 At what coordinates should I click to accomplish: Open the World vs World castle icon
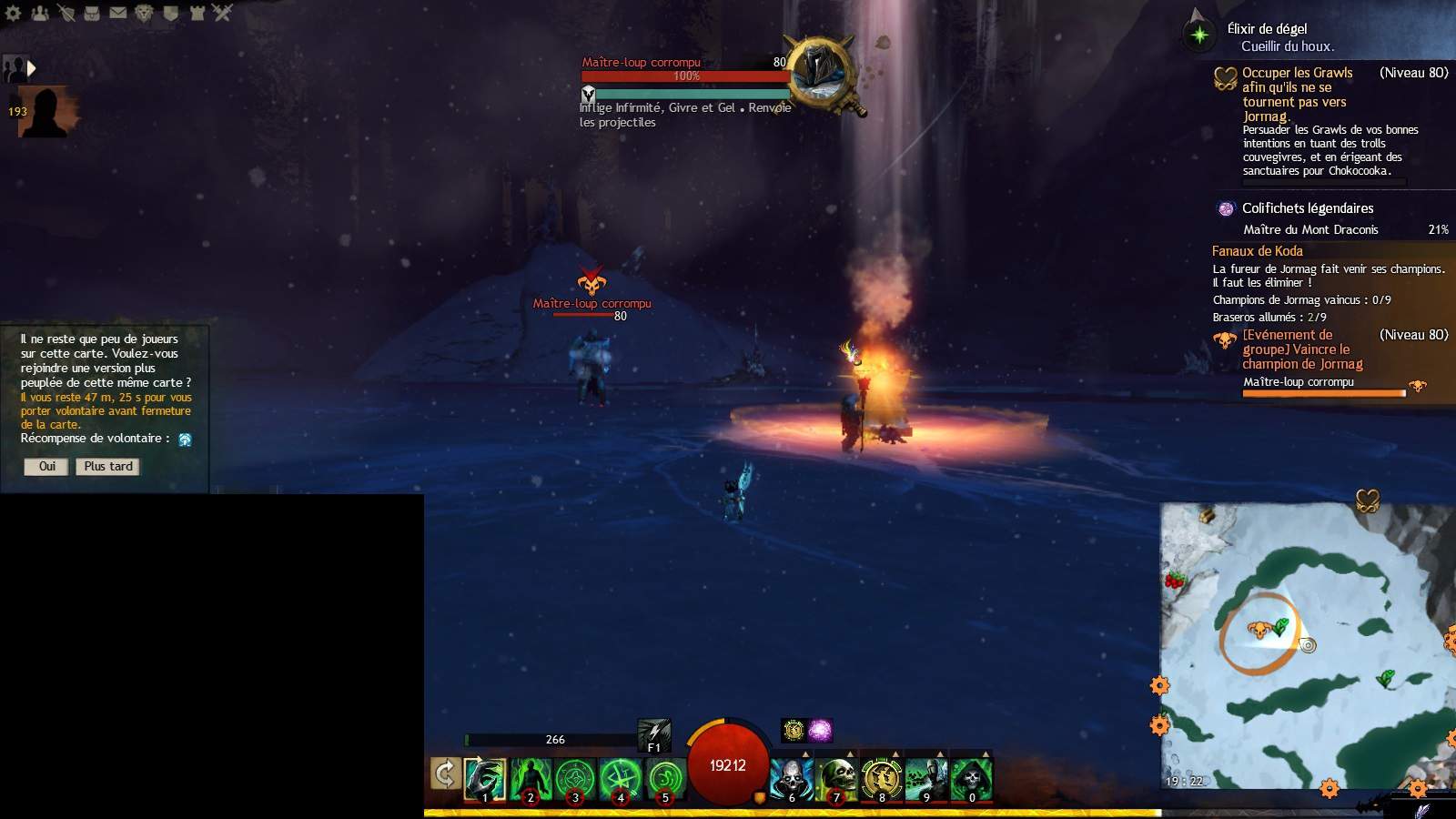click(197, 13)
